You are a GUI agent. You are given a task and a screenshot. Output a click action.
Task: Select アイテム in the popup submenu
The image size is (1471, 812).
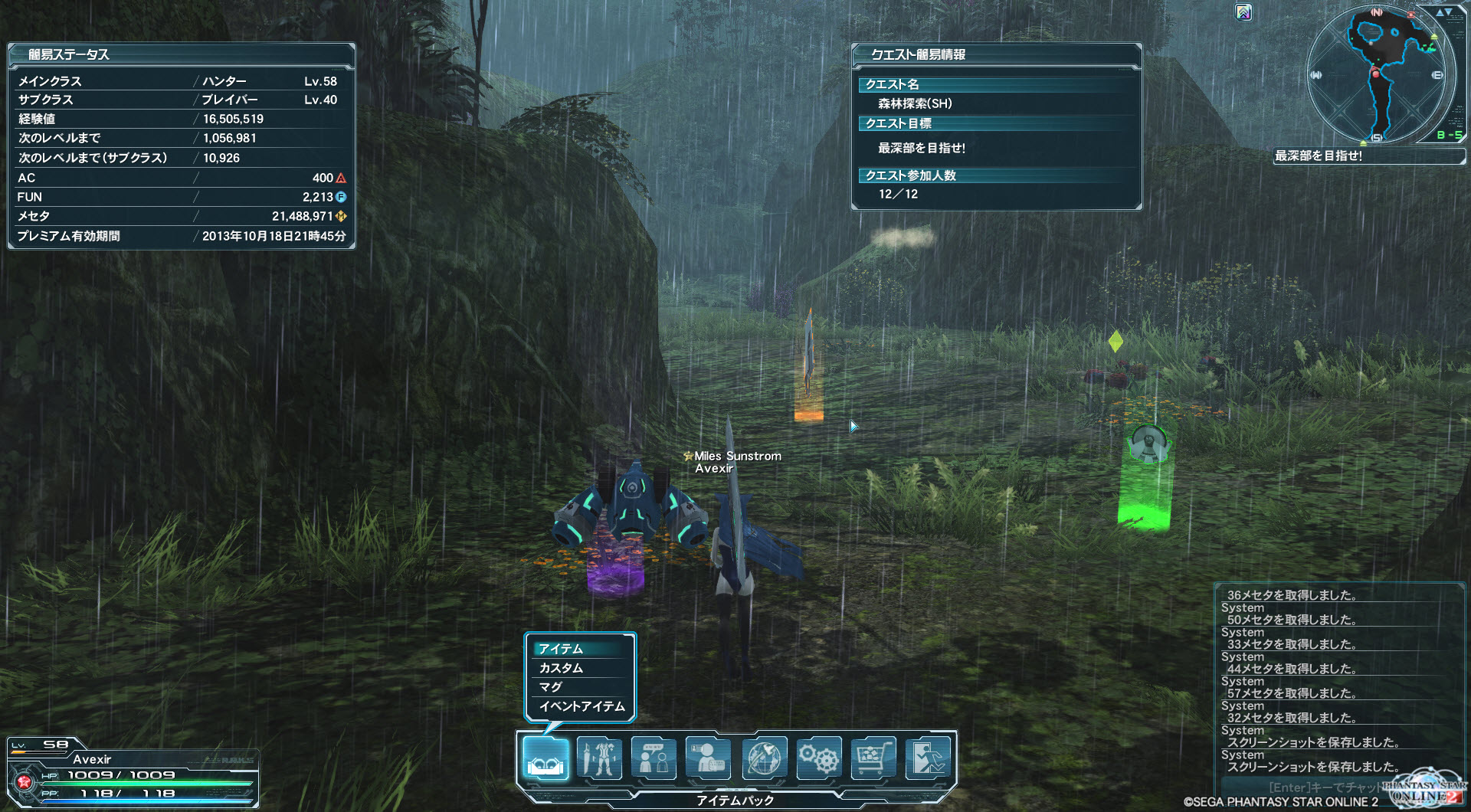click(579, 649)
